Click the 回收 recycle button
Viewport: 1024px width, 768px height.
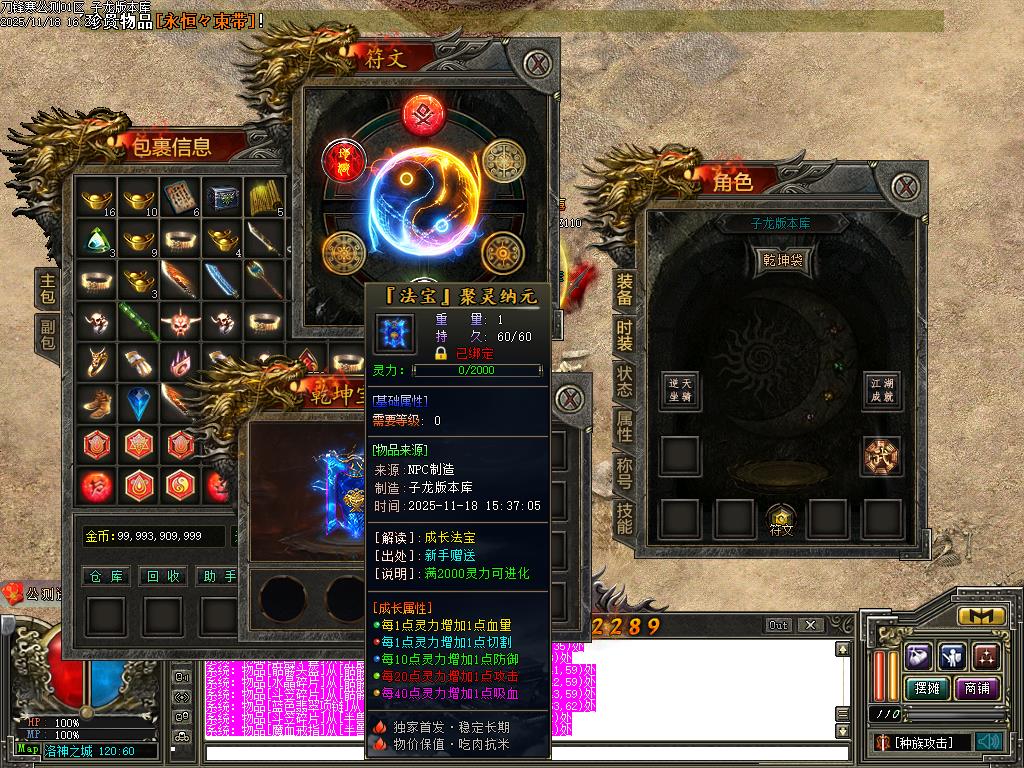tap(163, 576)
